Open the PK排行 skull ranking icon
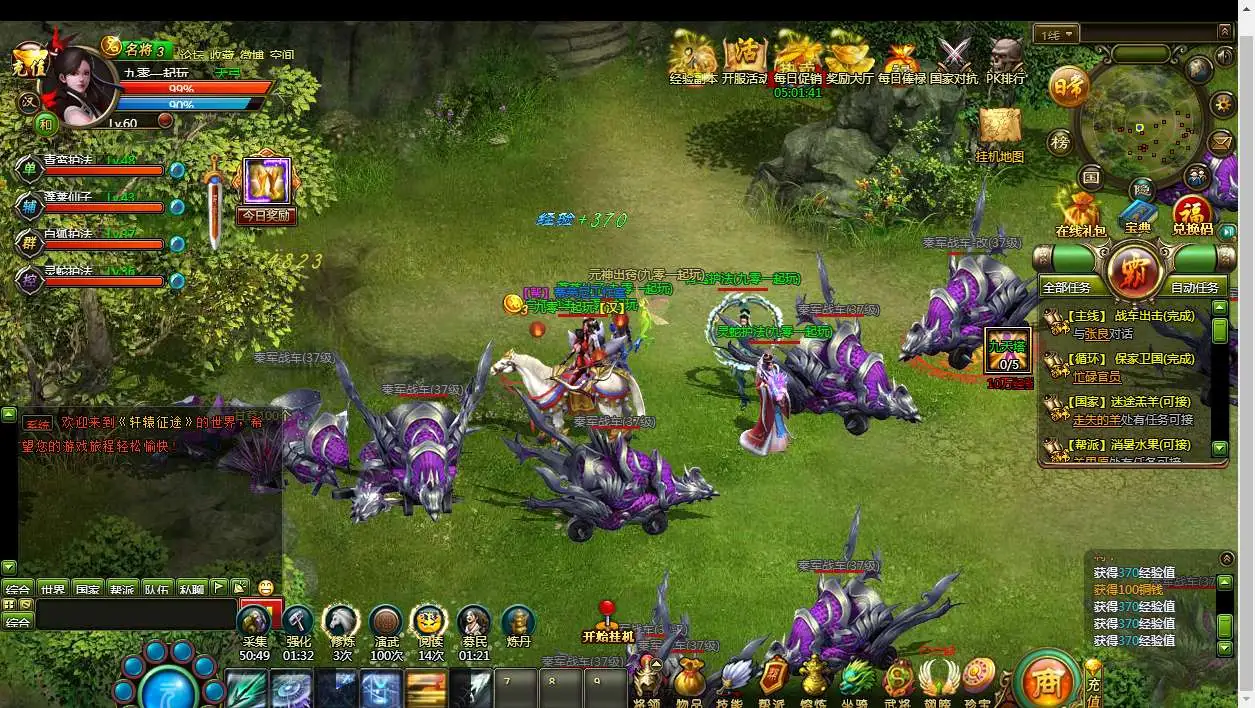The image size is (1255, 708). [1005, 58]
